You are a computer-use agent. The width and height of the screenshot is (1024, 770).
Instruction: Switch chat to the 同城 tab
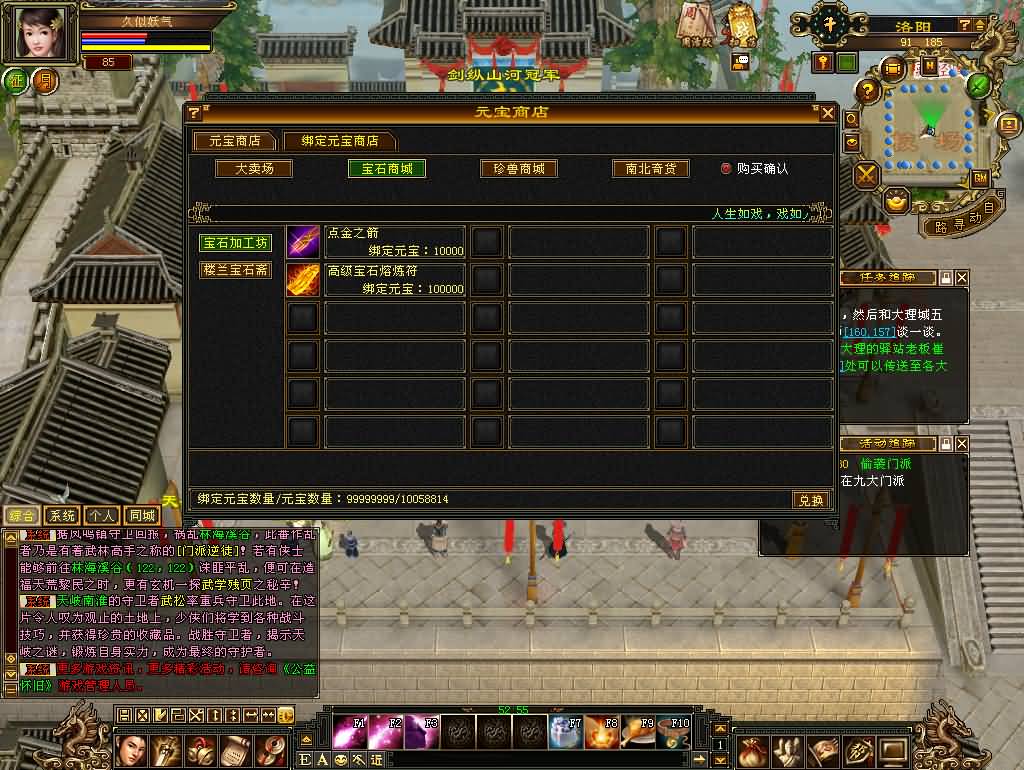[141, 516]
